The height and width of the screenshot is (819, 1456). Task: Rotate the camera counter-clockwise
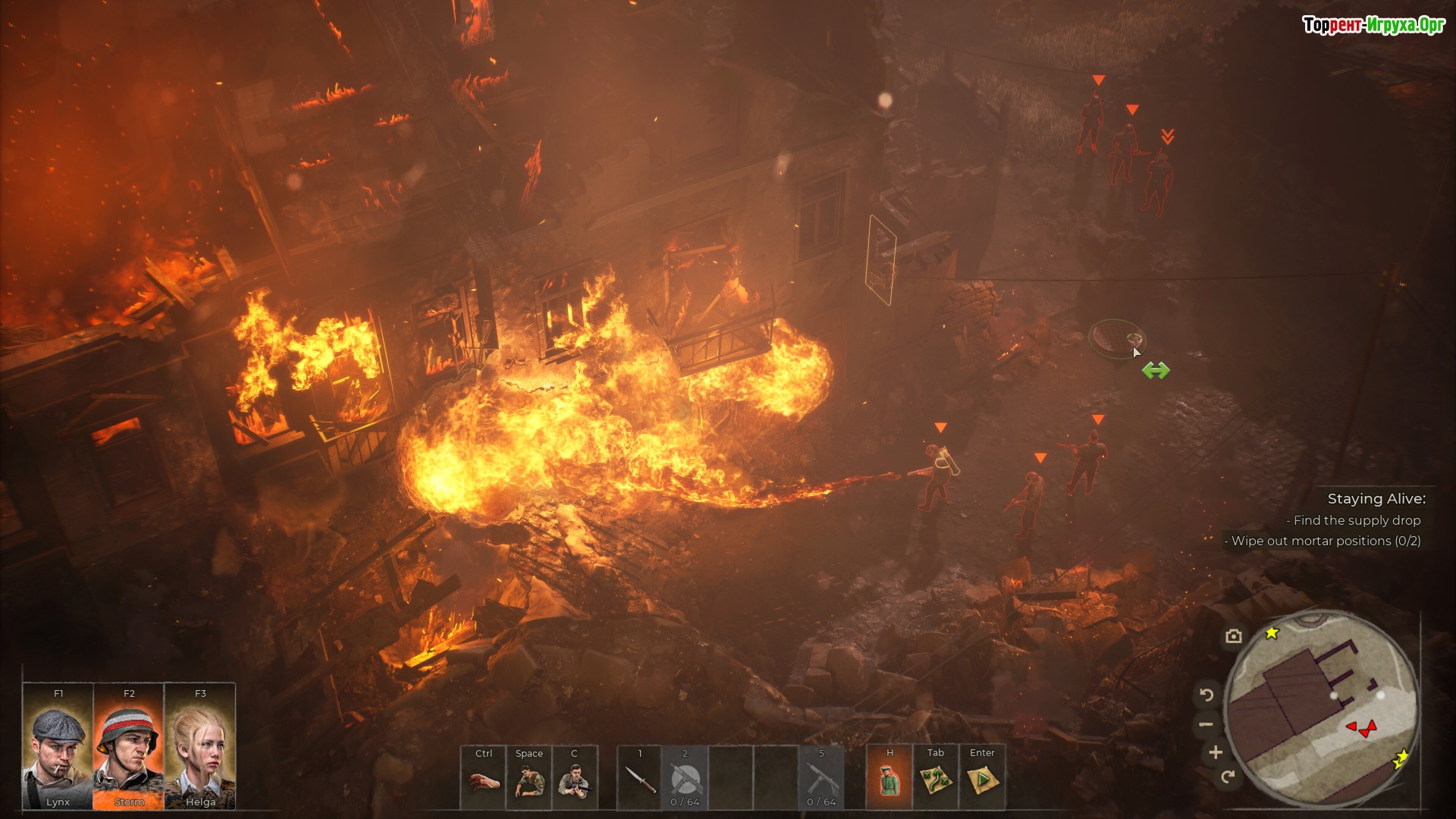[1207, 695]
